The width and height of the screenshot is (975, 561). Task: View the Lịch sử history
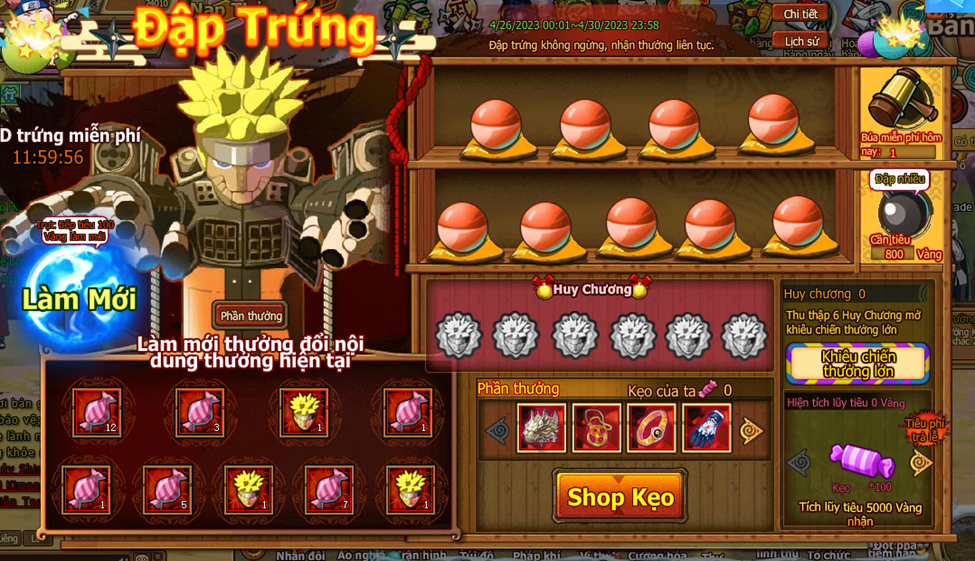tap(800, 42)
